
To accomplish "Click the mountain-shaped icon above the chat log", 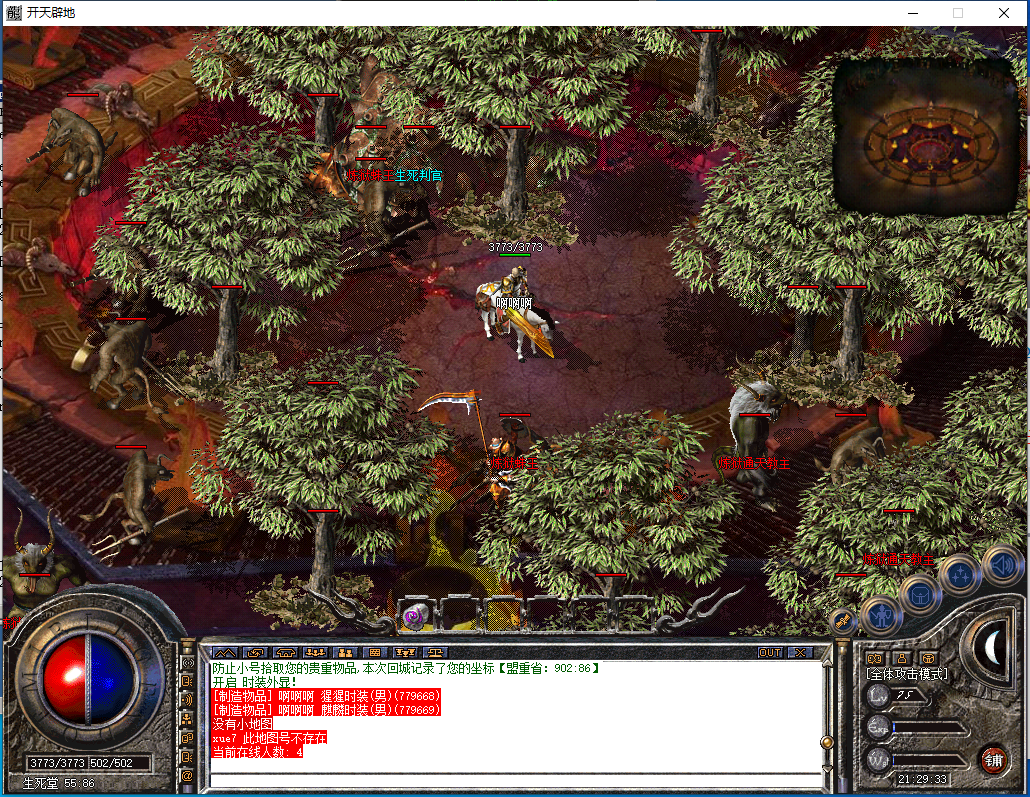I will click(224, 652).
